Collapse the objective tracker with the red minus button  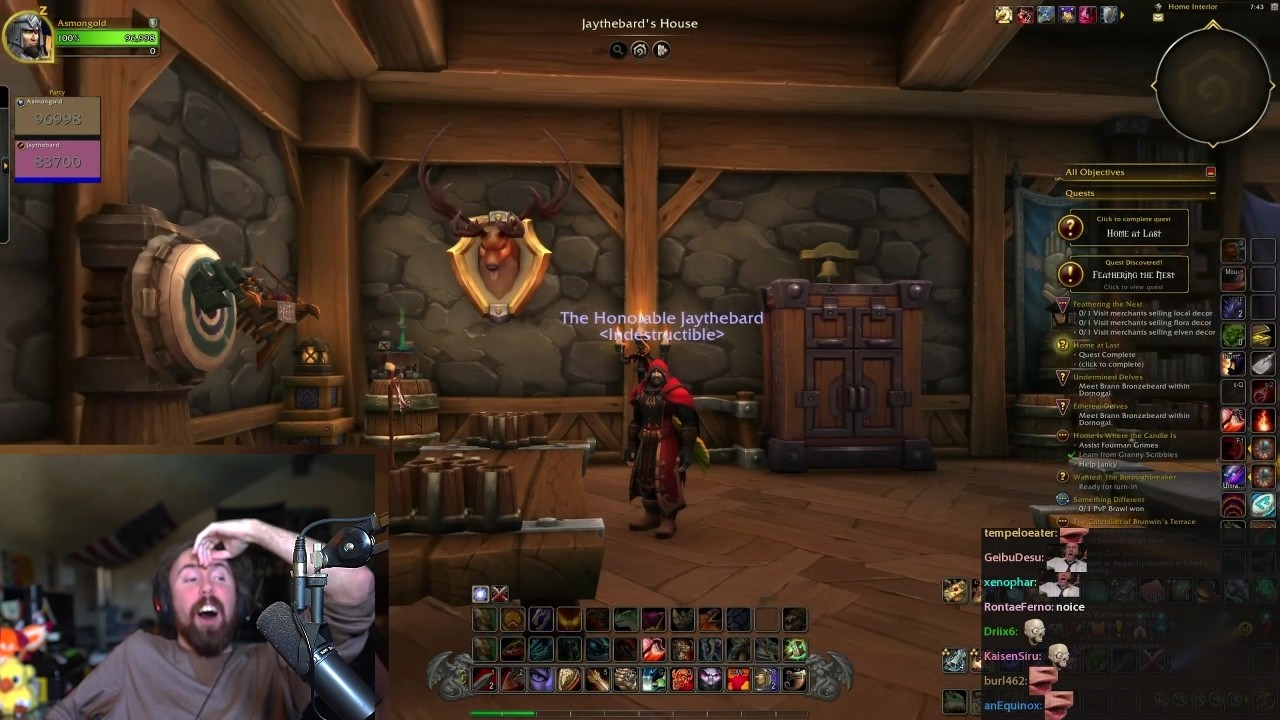[1210, 172]
